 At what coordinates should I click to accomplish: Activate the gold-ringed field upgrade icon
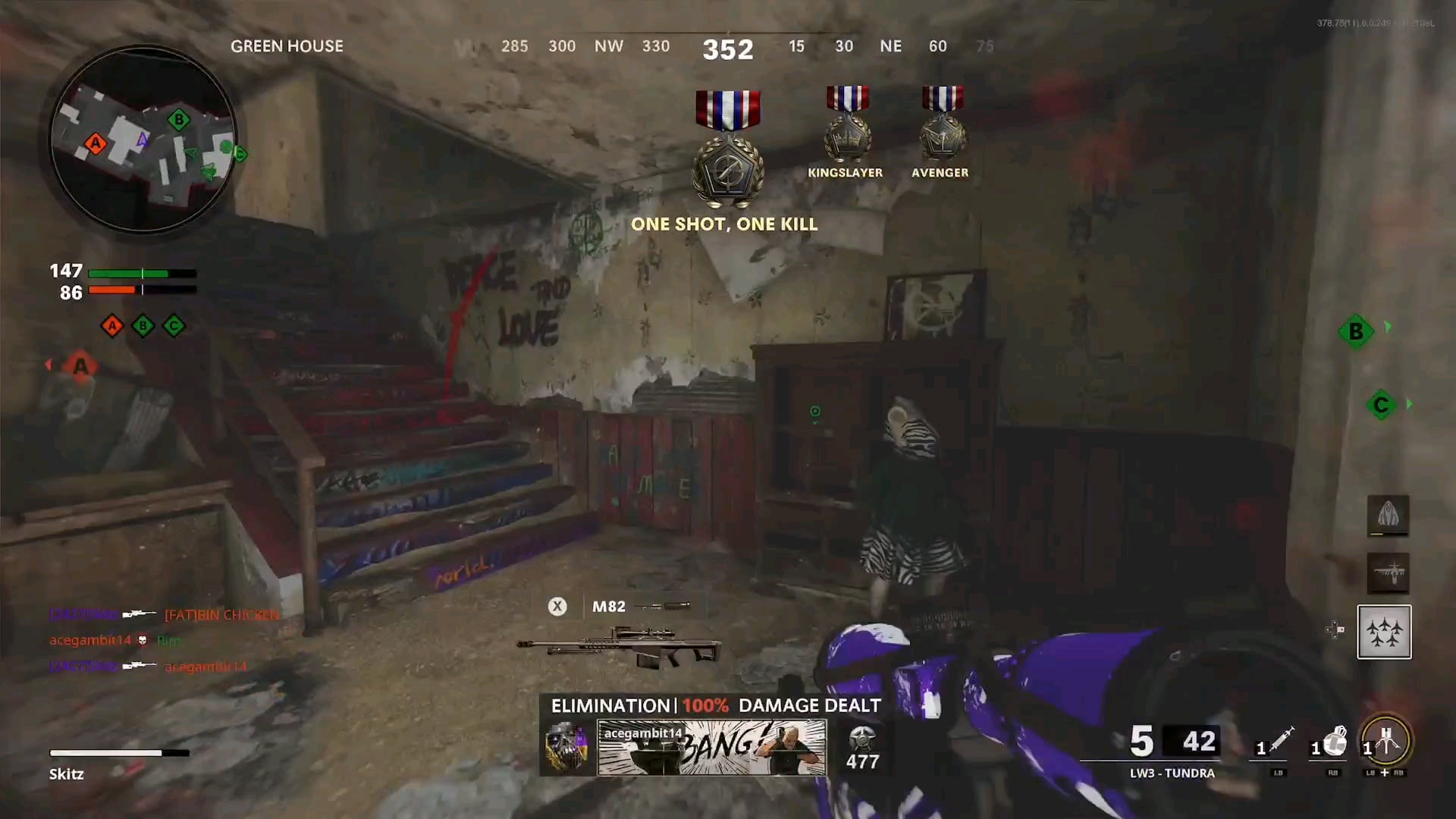(1386, 742)
